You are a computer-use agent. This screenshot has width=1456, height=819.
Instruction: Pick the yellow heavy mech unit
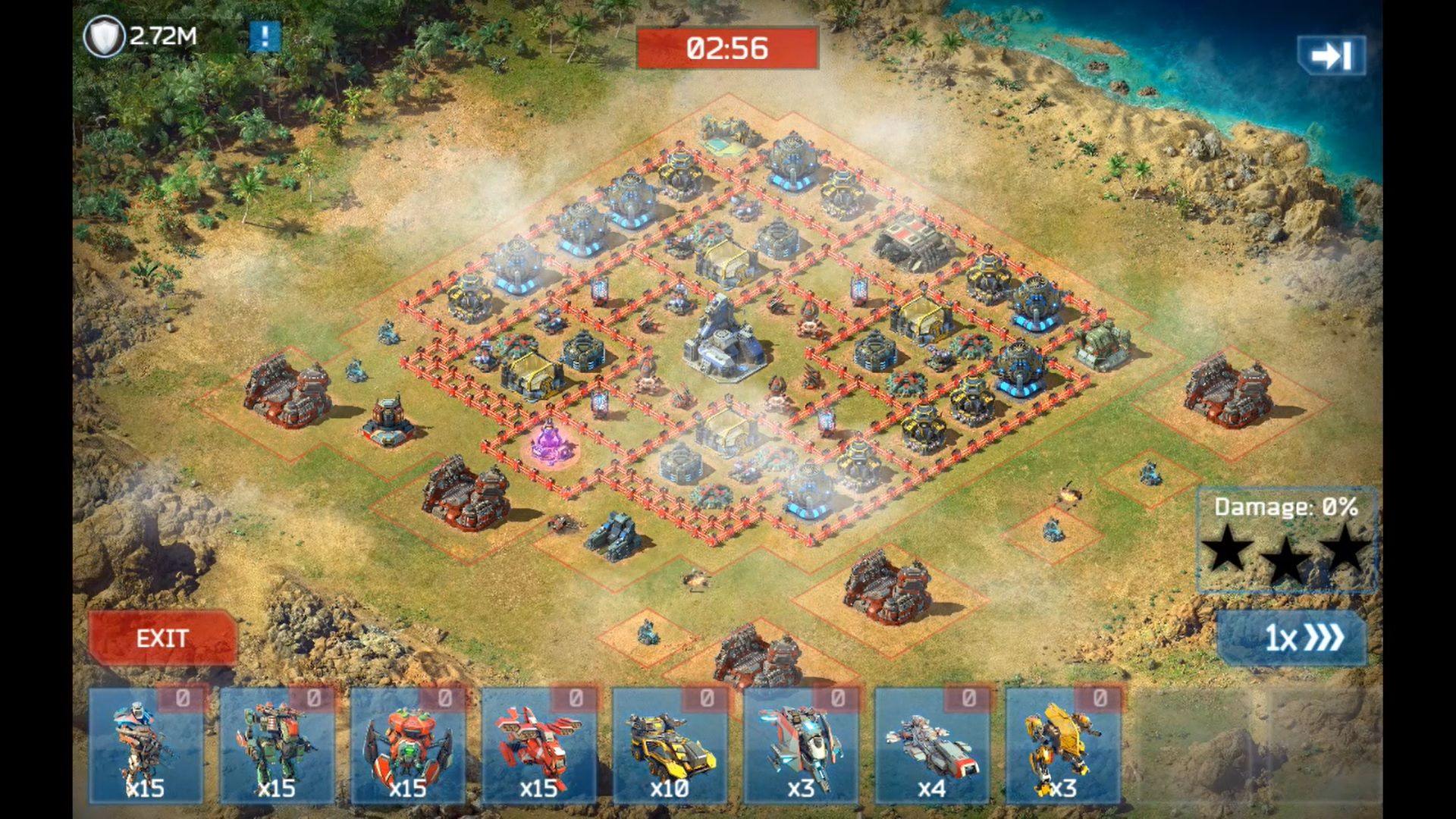click(x=1062, y=745)
